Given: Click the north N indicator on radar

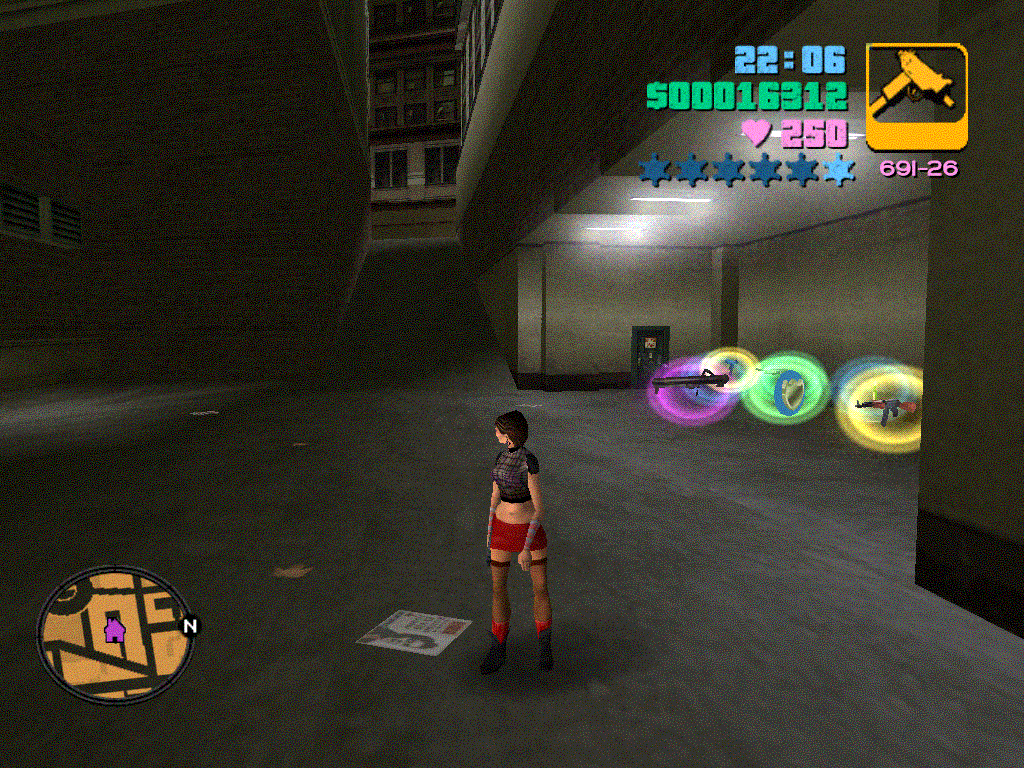Looking at the screenshot, I should click(190, 627).
